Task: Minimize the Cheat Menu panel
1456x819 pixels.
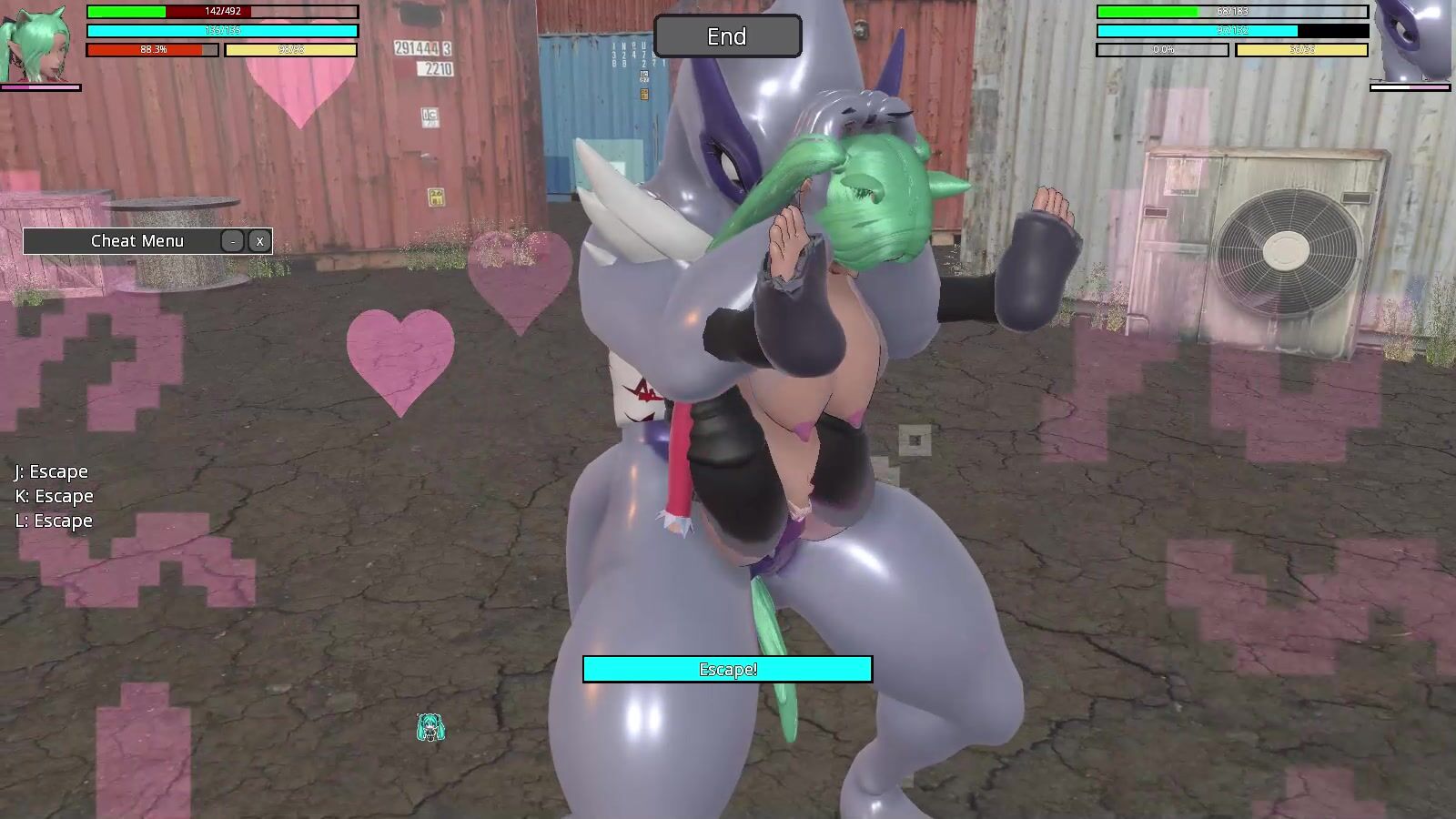Action: pyautogui.click(x=234, y=241)
